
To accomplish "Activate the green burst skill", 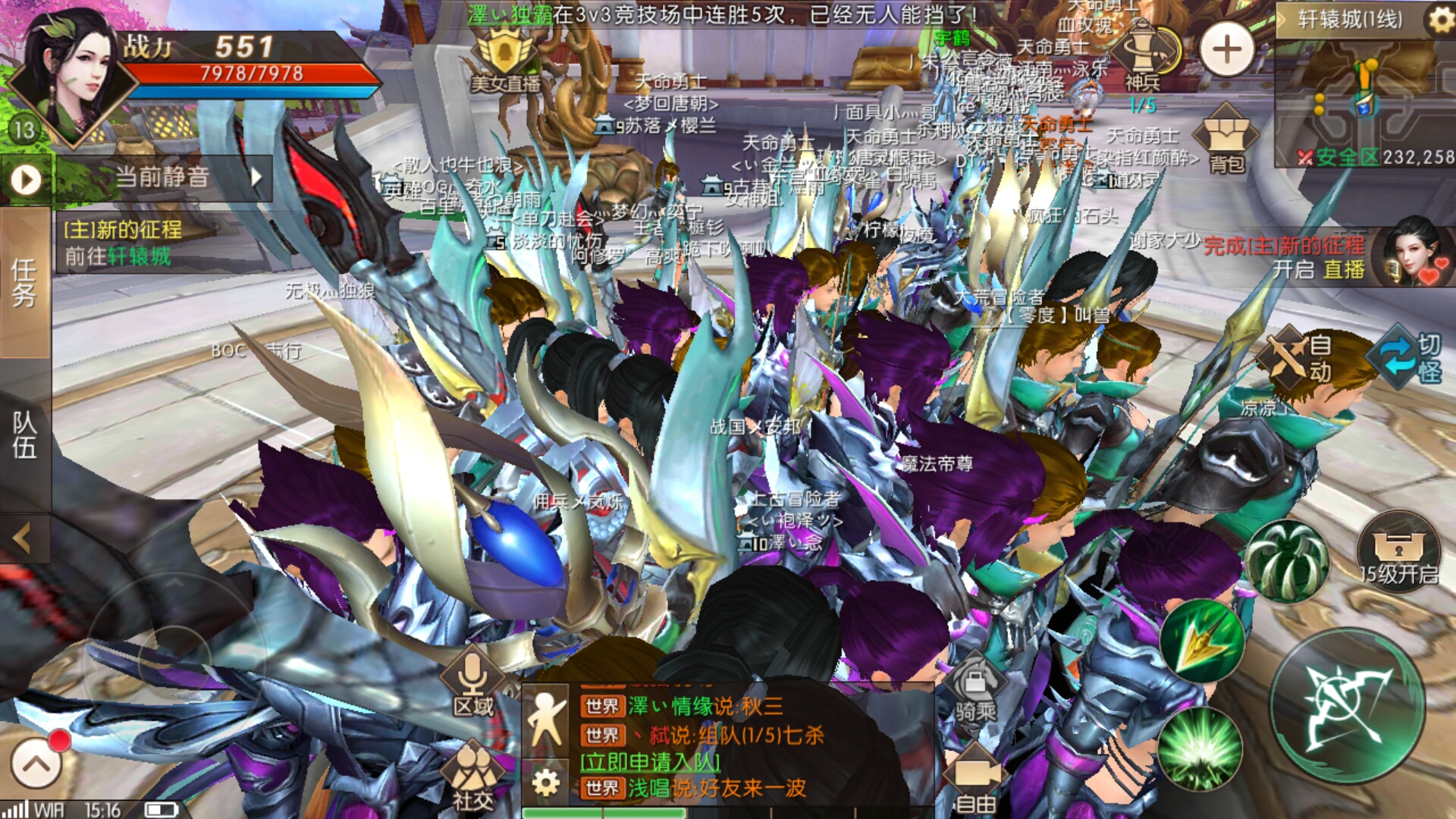I will (1200, 749).
